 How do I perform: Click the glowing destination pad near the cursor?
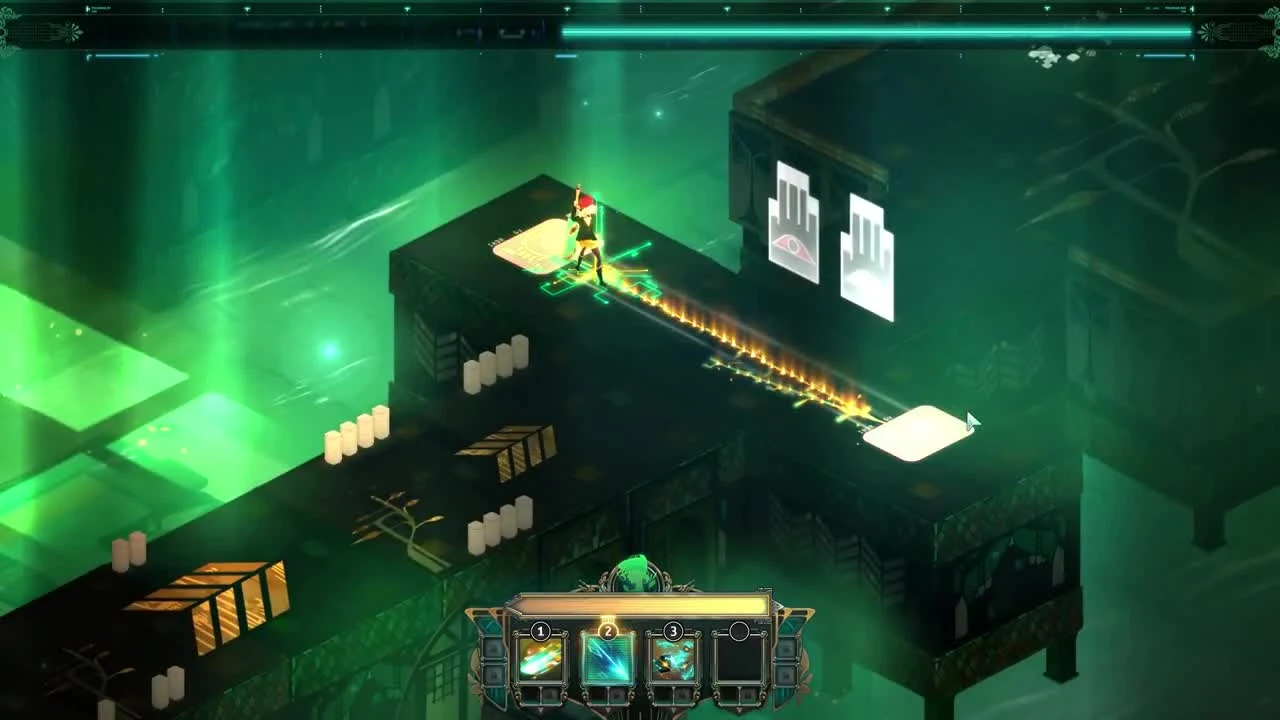point(915,432)
